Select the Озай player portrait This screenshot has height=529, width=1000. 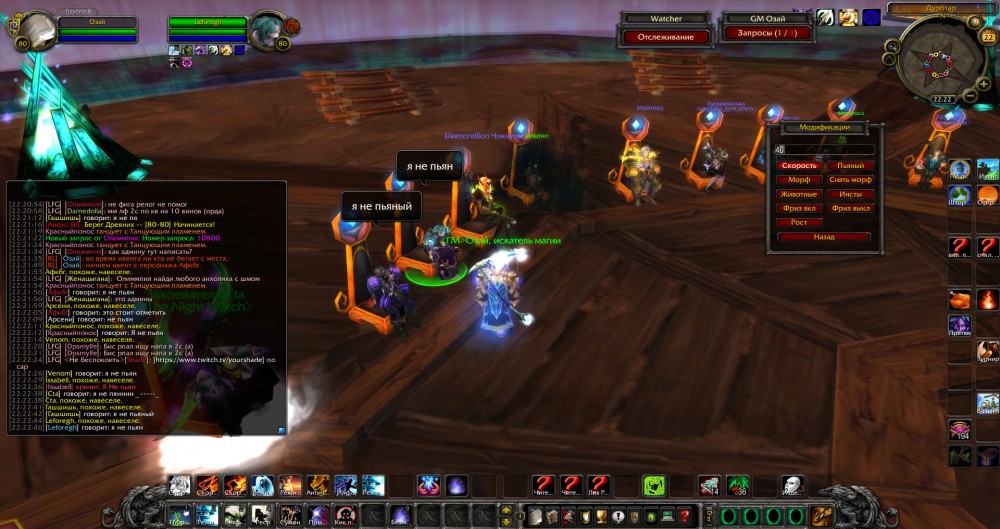[36, 32]
